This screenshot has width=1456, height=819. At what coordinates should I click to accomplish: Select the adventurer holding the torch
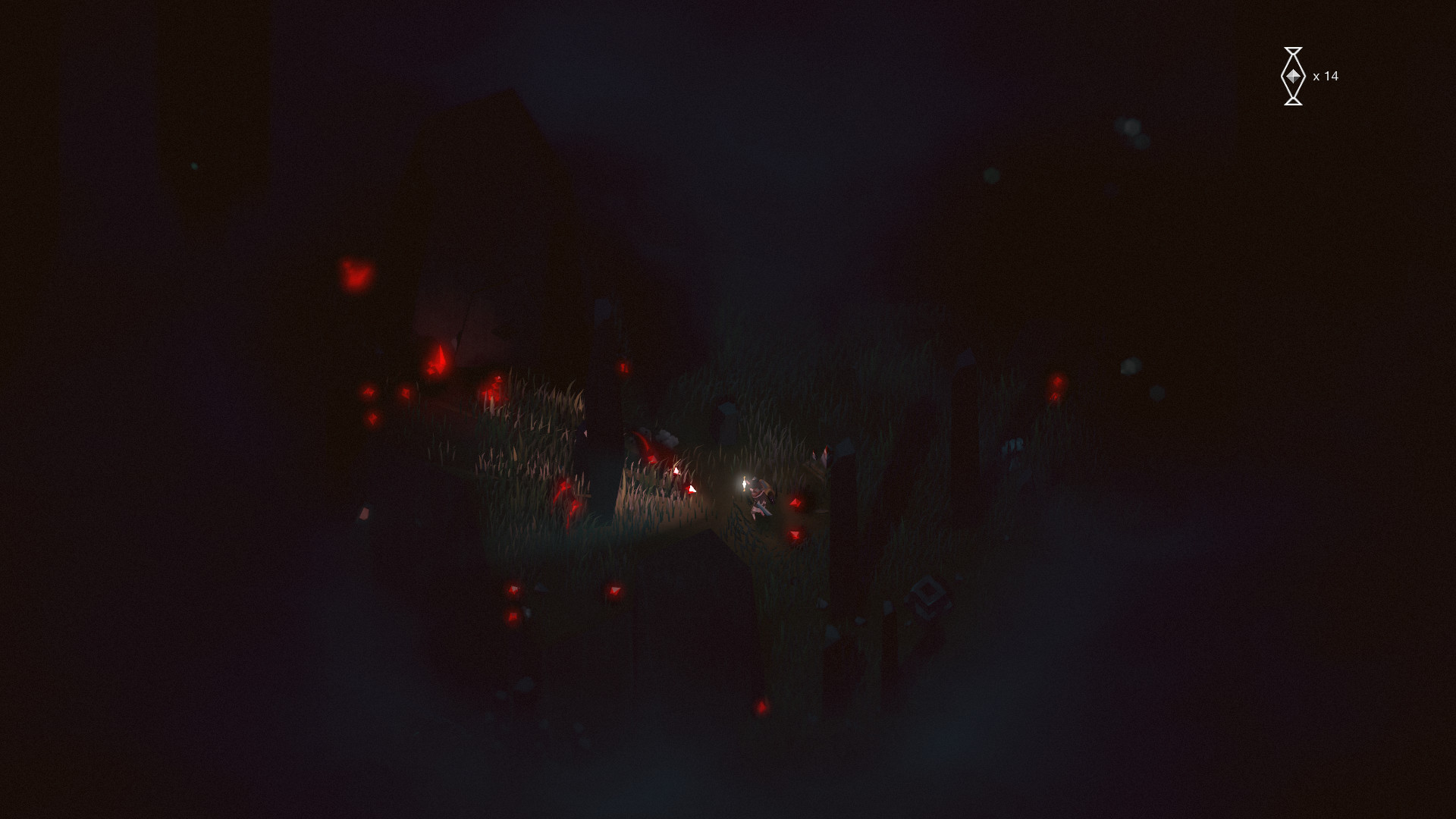[761, 493]
